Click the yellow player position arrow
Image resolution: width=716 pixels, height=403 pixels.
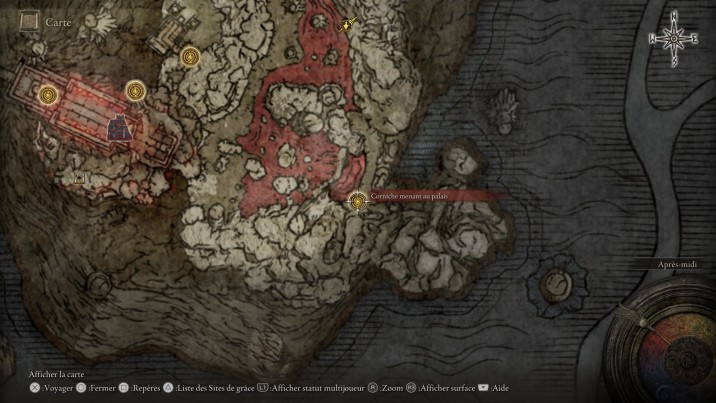point(347,24)
